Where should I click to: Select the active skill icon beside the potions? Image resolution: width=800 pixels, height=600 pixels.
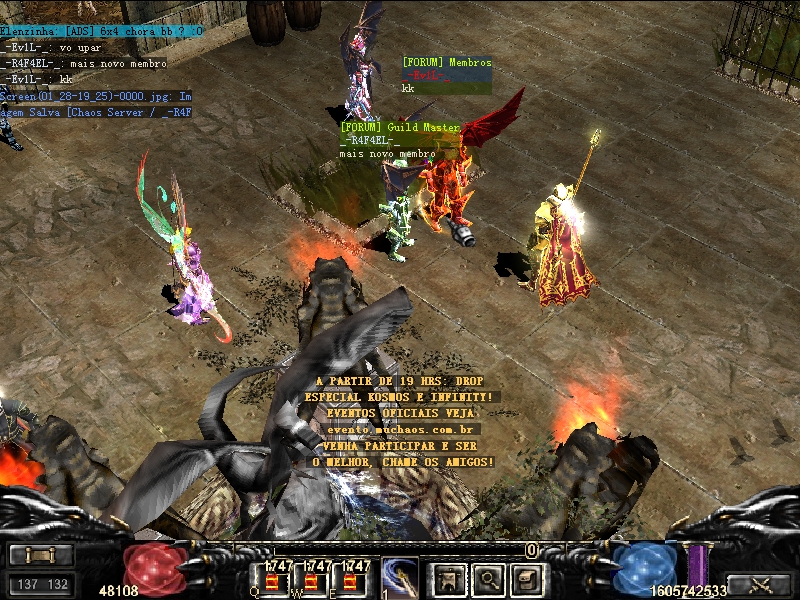pyautogui.click(x=399, y=578)
